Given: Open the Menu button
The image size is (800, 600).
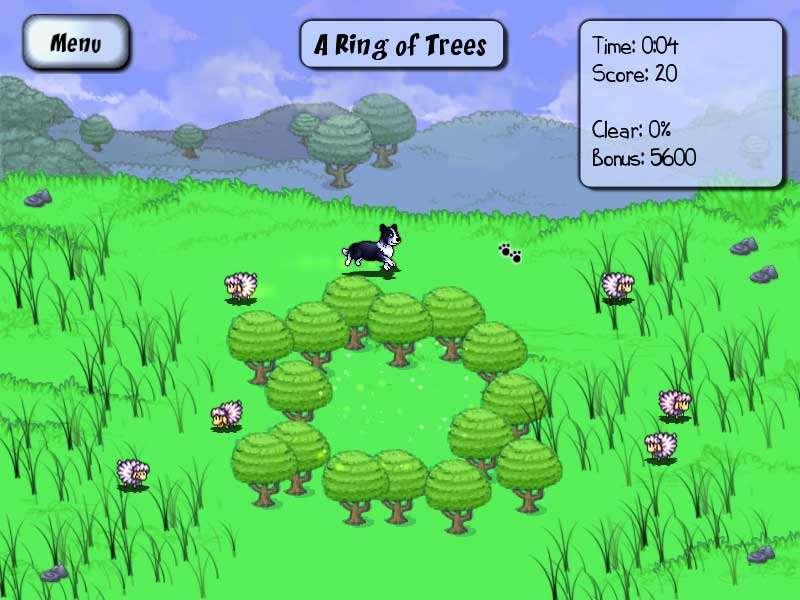Looking at the screenshot, I should pyautogui.click(x=76, y=43).
